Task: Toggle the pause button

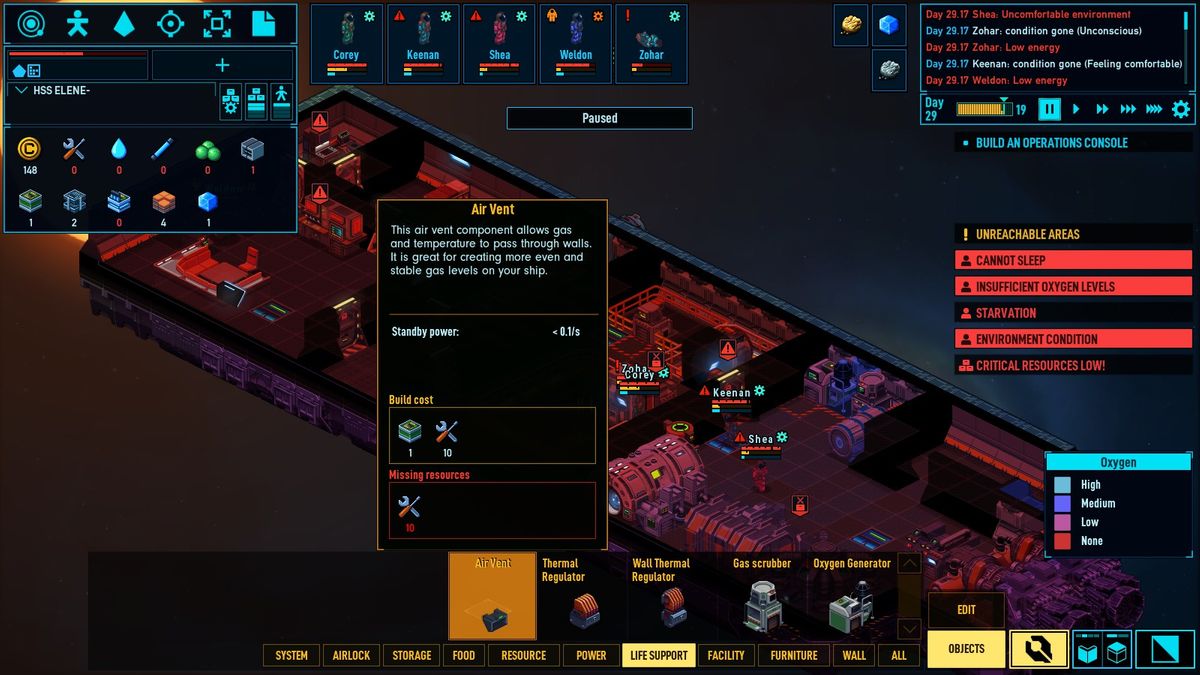Action: coord(1049,109)
